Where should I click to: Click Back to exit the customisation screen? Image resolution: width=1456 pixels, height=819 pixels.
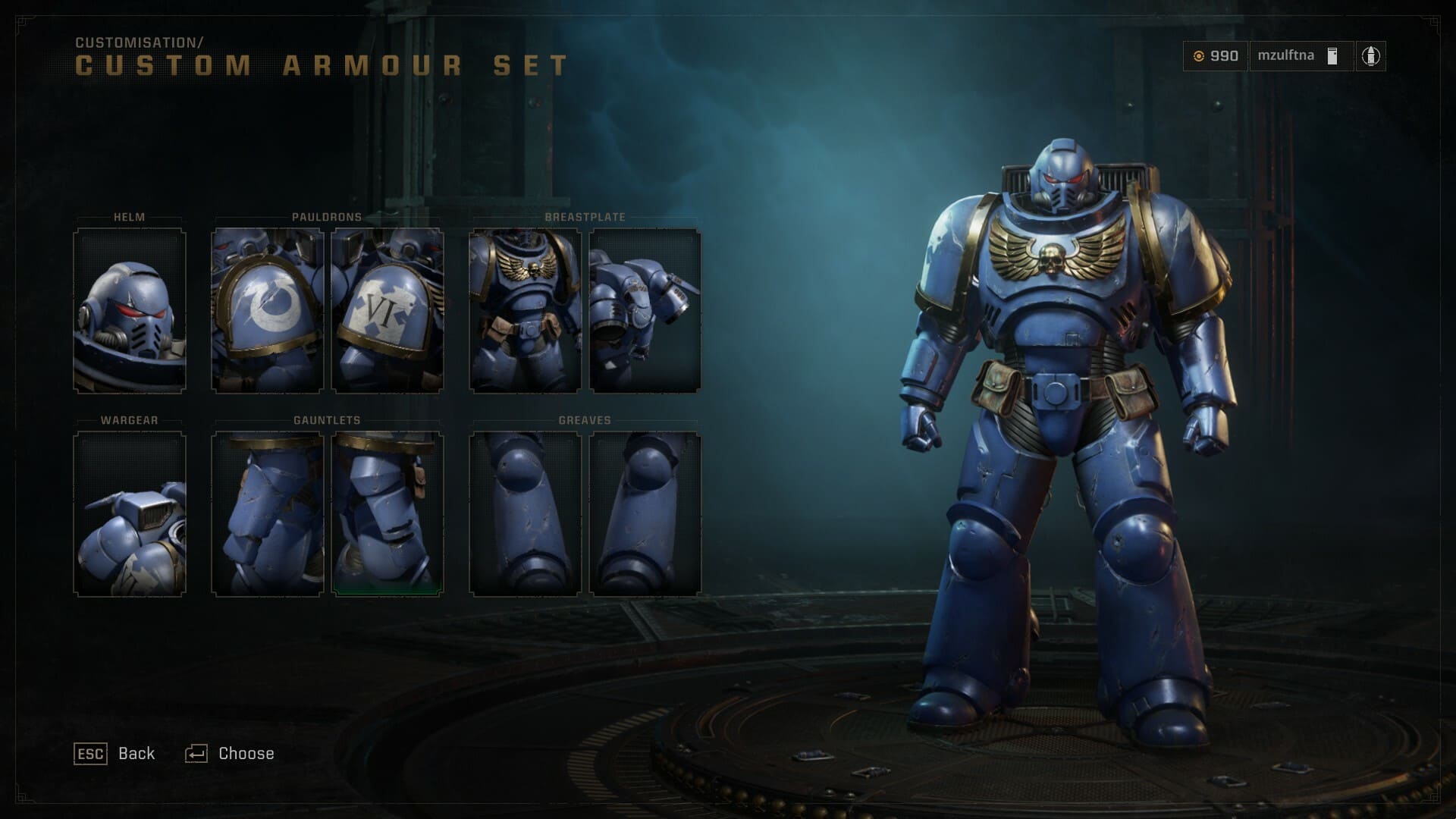coord(115,753)
